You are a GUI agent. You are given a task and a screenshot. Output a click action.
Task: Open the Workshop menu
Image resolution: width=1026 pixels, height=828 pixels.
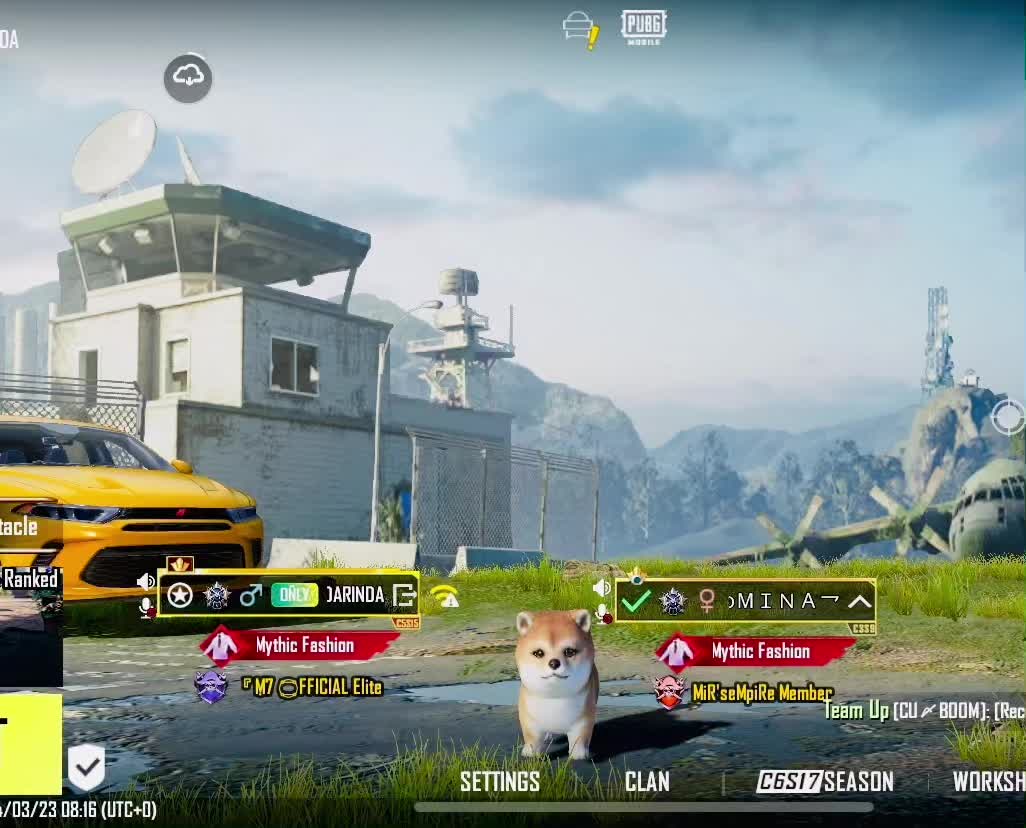(x=988, y=782)
